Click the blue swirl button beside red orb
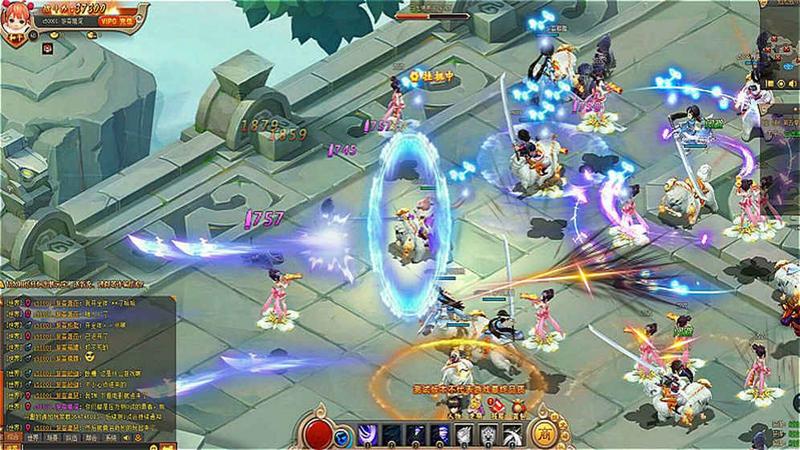Viewport: 800px width, 450px height. (342, 435)
